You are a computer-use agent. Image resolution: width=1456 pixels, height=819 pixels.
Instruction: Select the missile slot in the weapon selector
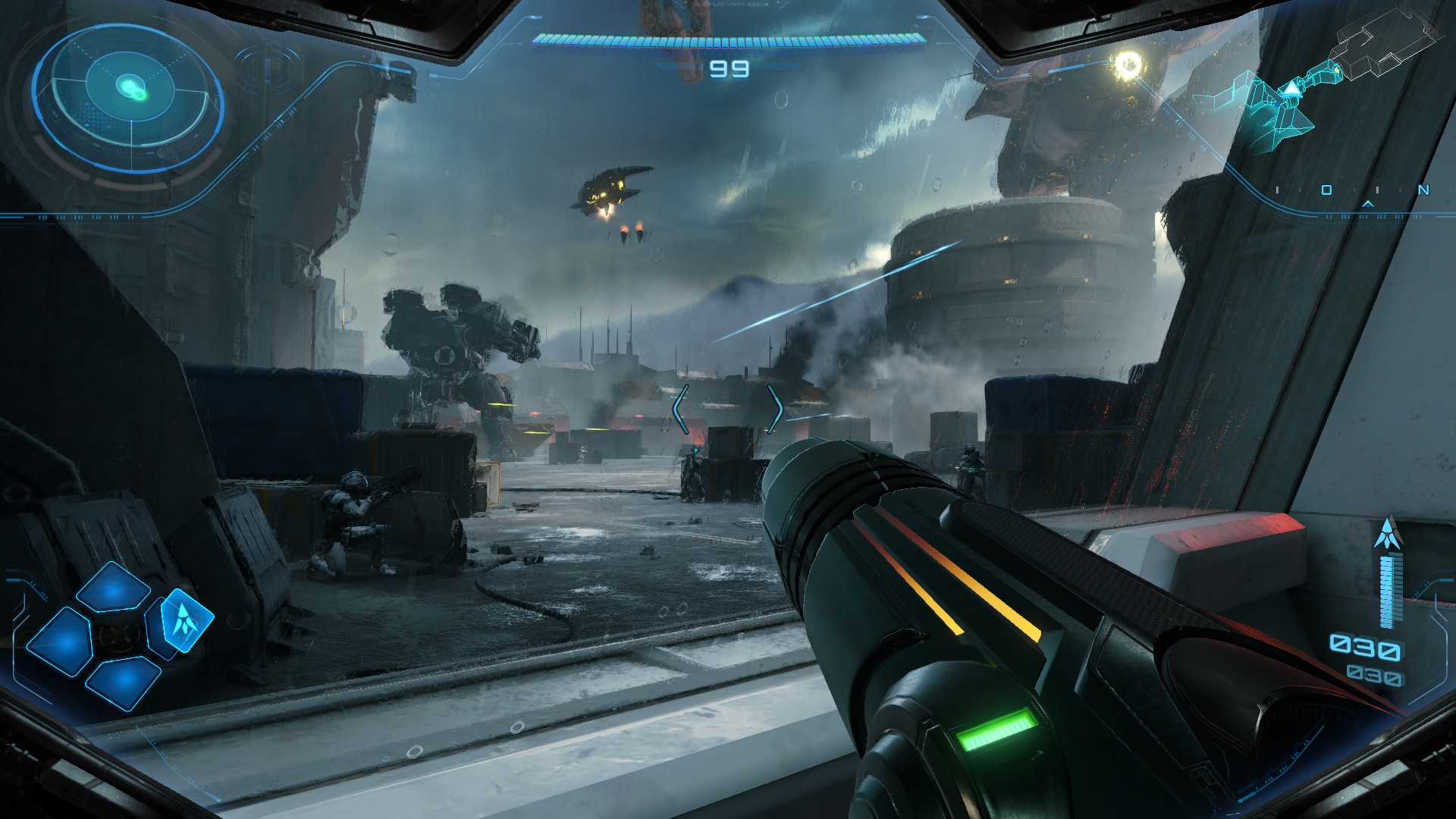[x=182, y=620]
